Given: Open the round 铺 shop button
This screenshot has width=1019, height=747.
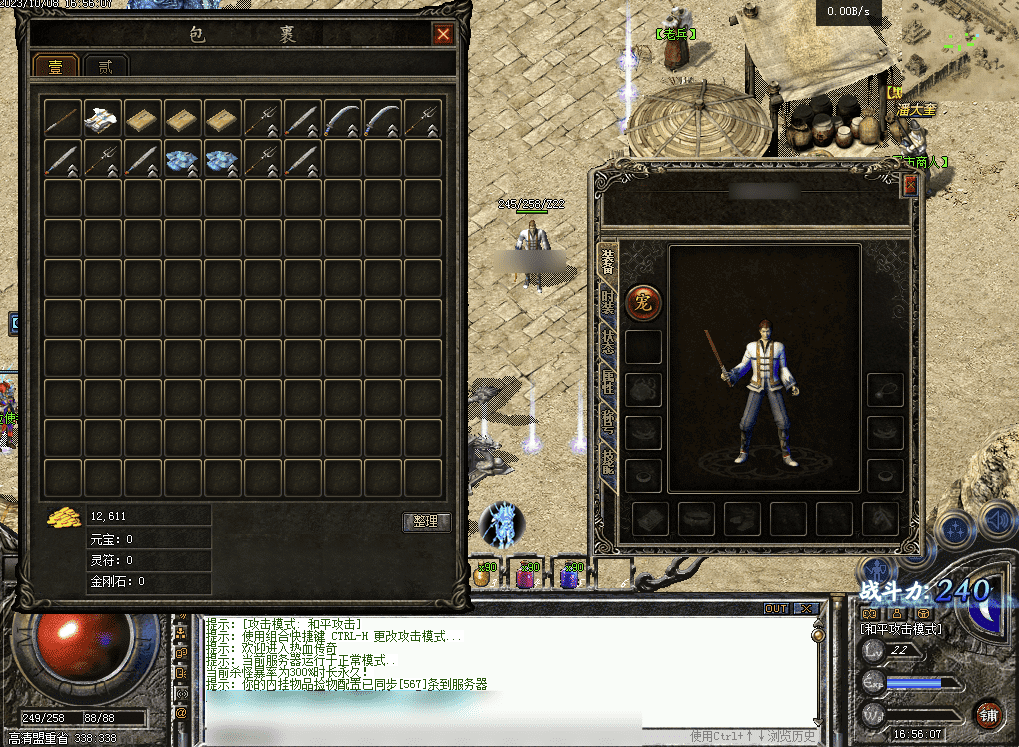Looking at the screenshot, I should (x=988, y=714).
